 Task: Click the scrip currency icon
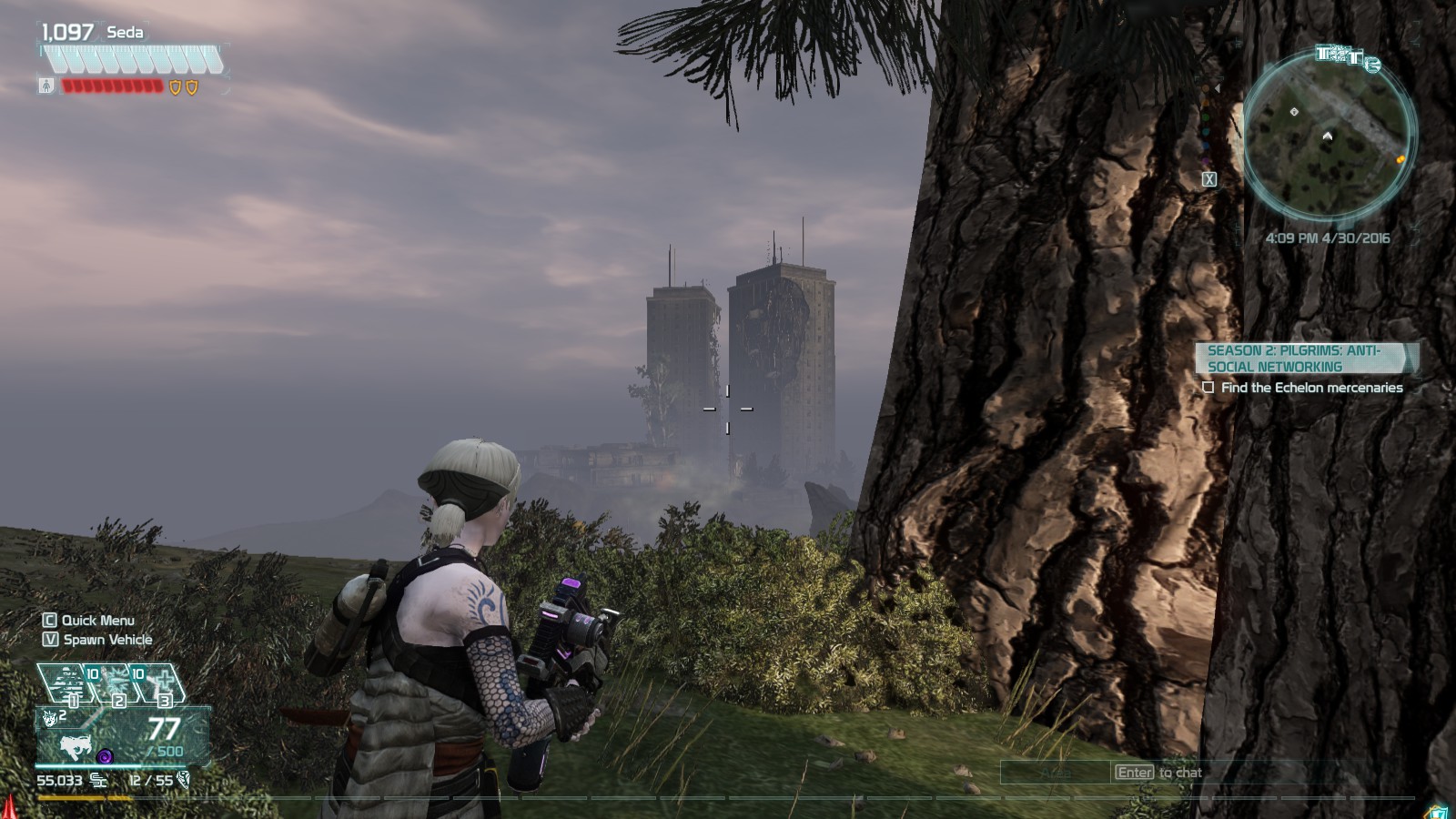tap(98, 781)
